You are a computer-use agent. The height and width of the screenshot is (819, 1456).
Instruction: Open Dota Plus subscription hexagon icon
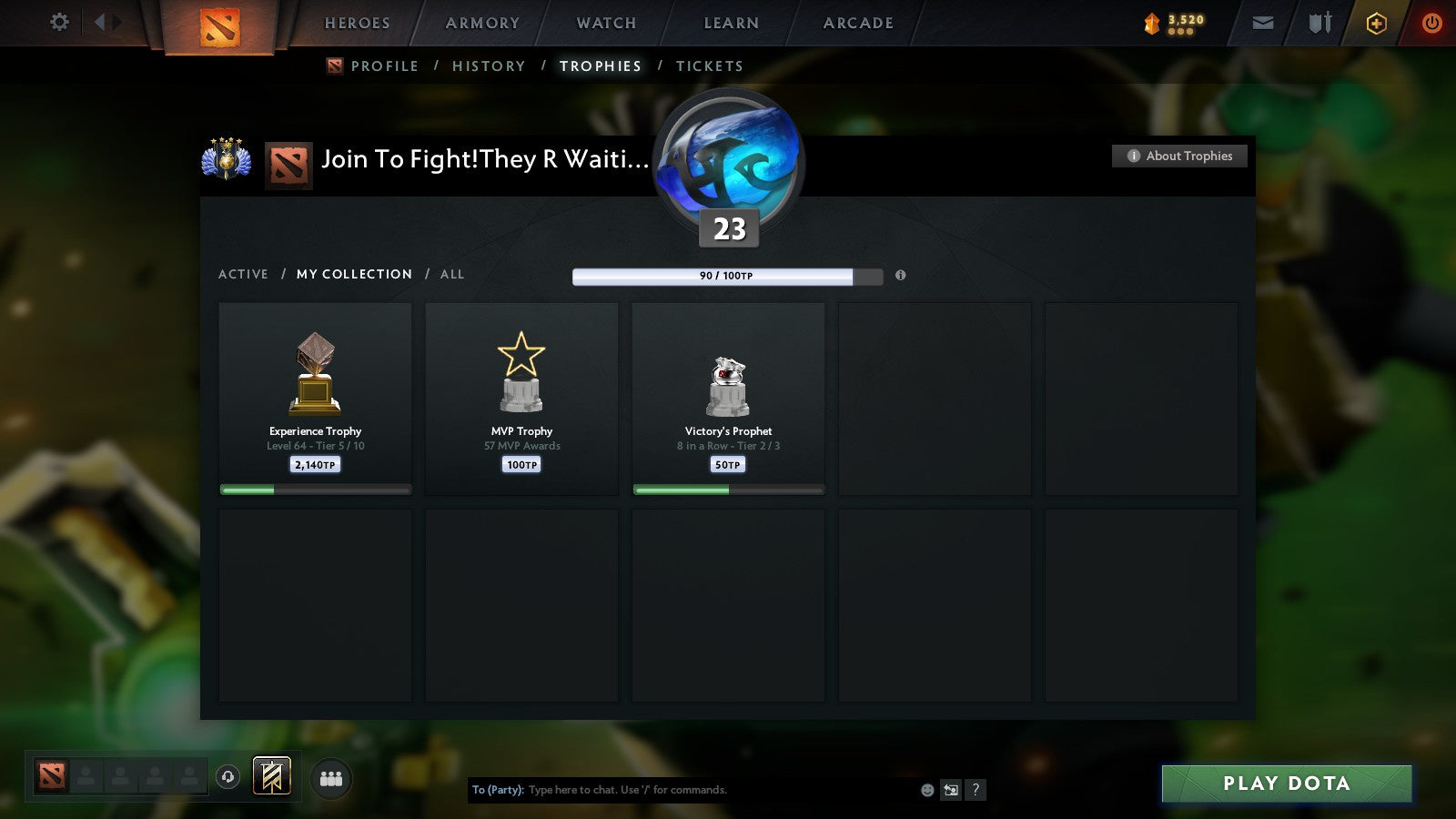coord(1376,23)
